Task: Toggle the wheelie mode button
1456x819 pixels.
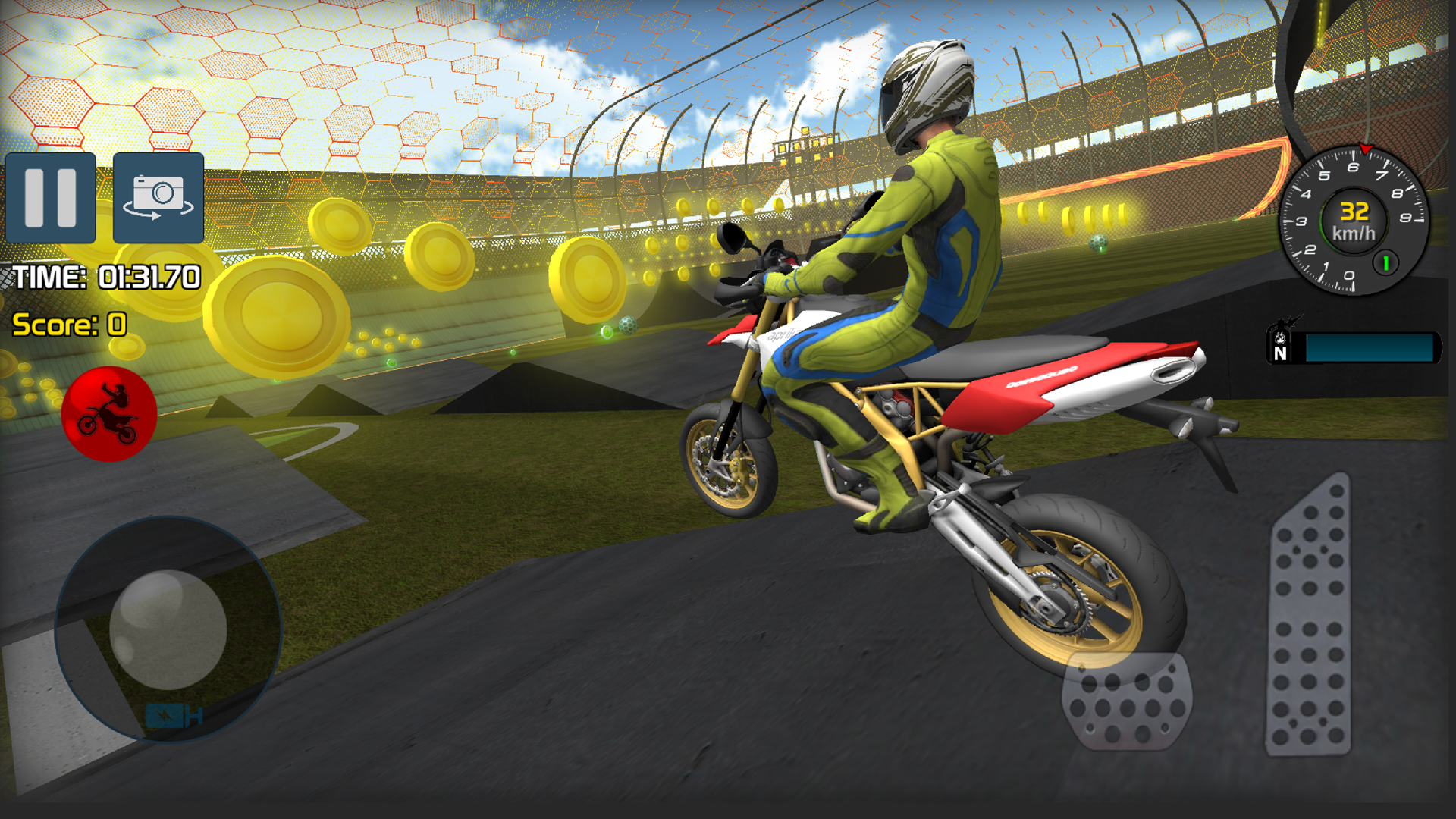Action: tap(110, 413)
